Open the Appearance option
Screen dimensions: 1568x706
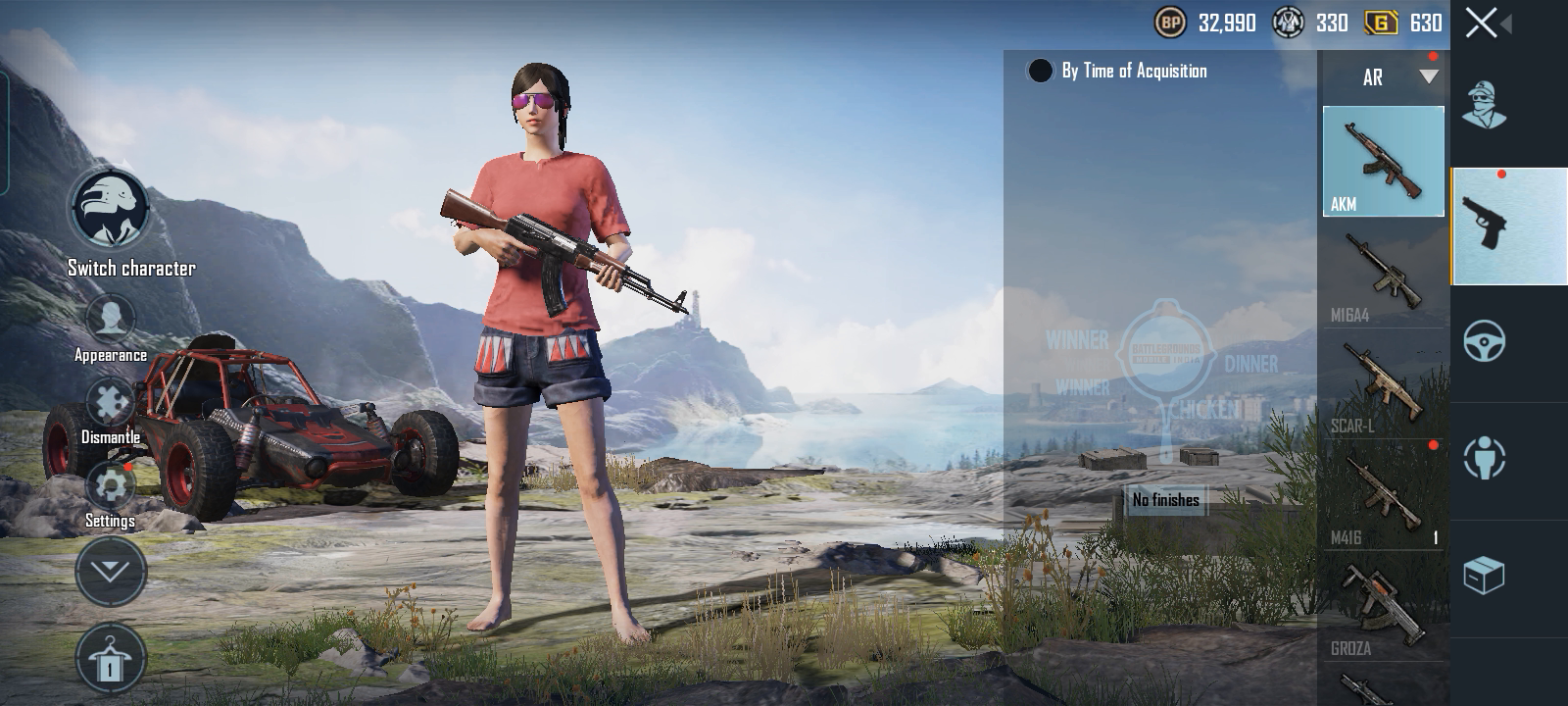tap(110, 321)
